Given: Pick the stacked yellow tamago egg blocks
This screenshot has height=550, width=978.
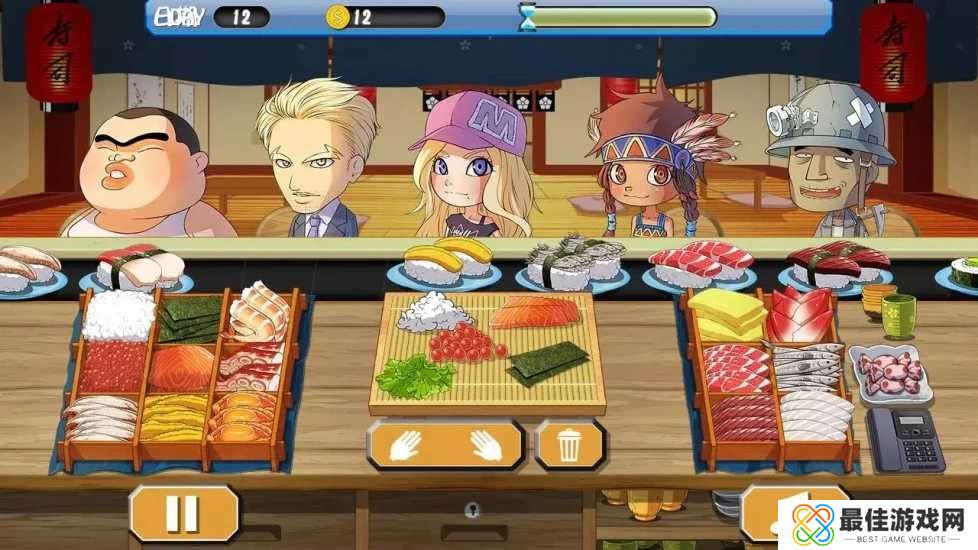Looking at the screenshot, I should tap(726, 315).
